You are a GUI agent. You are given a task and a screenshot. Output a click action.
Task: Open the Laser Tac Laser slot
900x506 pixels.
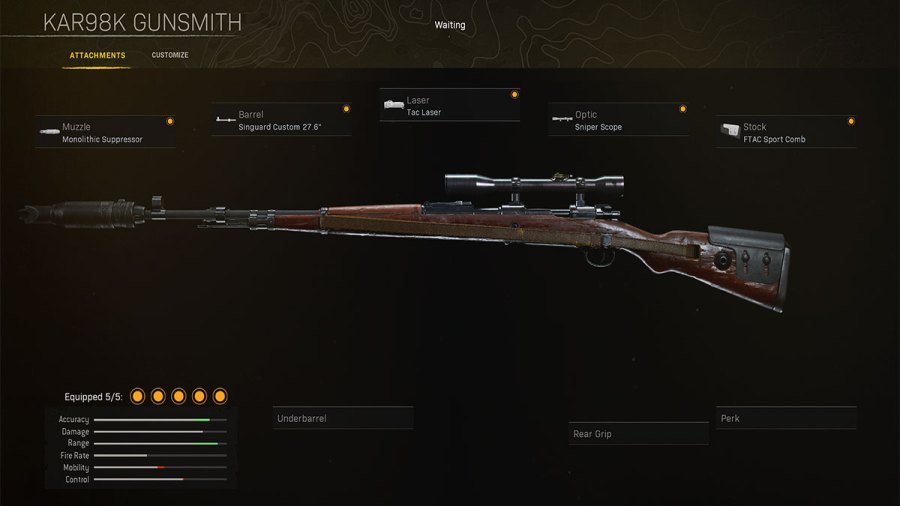pos(450,106)
